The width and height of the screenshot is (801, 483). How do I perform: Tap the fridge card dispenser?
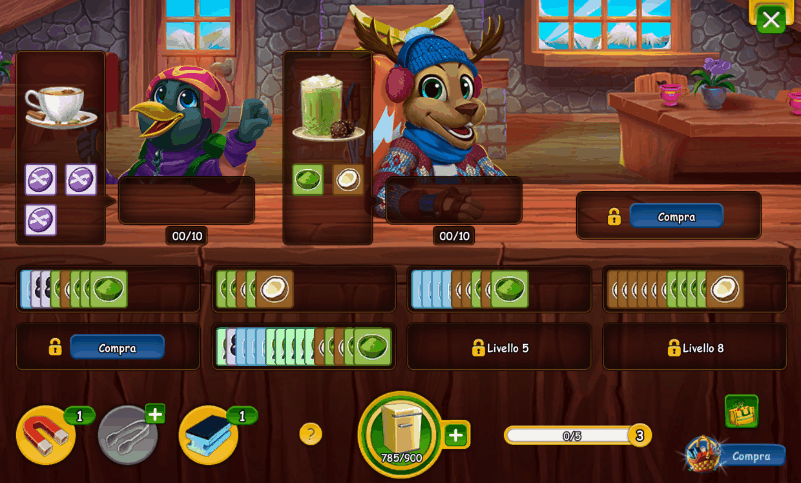[400, 433]
